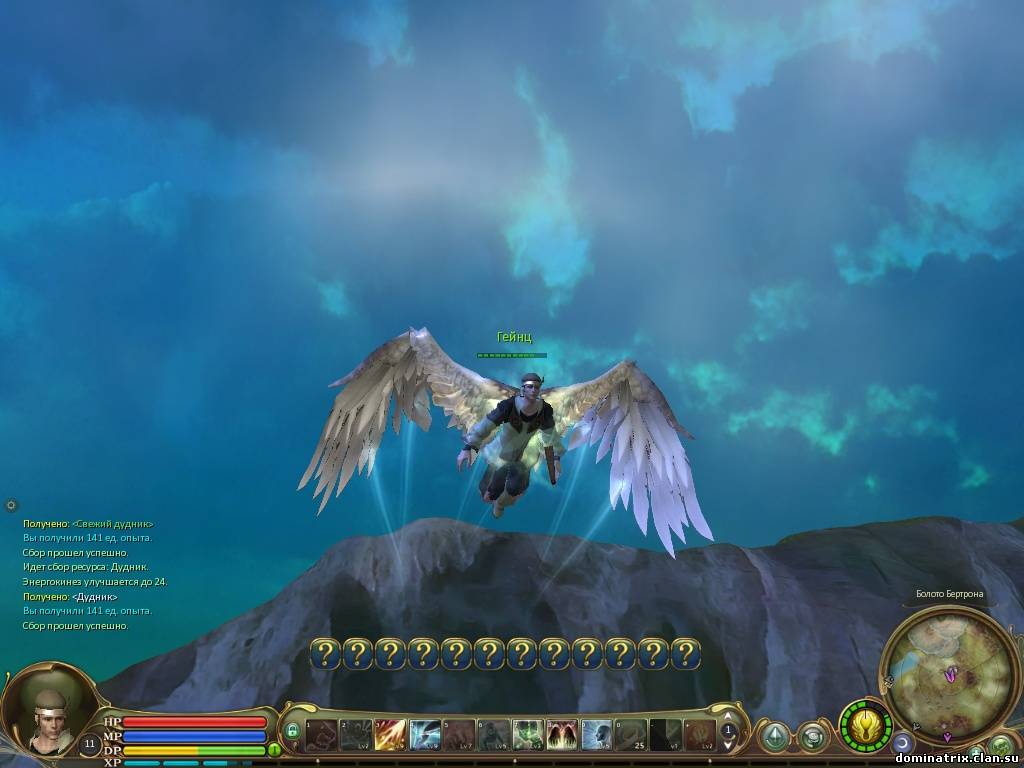Switch hotbar page with the up arrow
1024x768 pixels.
pos(729,717)
